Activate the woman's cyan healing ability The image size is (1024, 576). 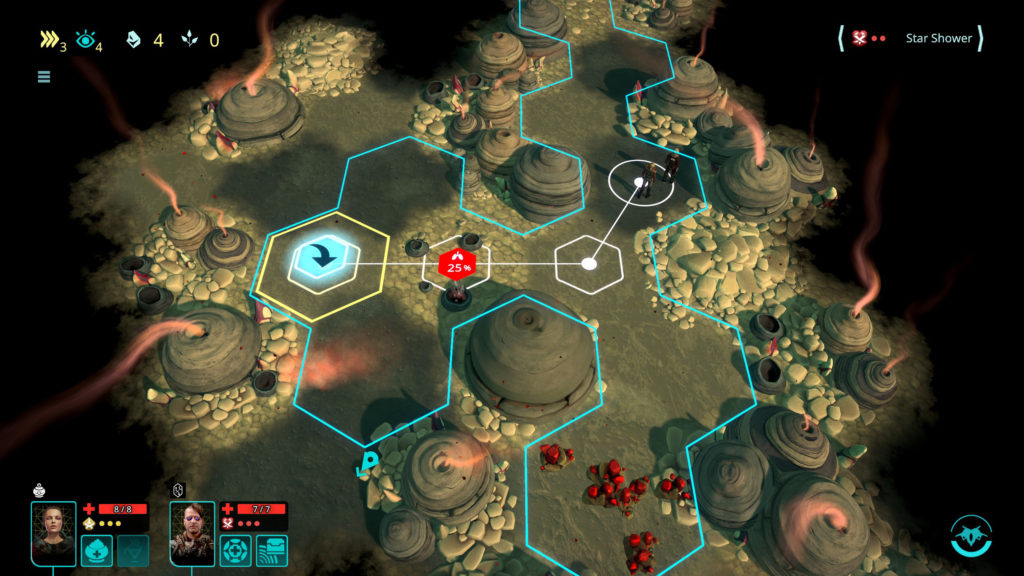(x=97, y=550)
